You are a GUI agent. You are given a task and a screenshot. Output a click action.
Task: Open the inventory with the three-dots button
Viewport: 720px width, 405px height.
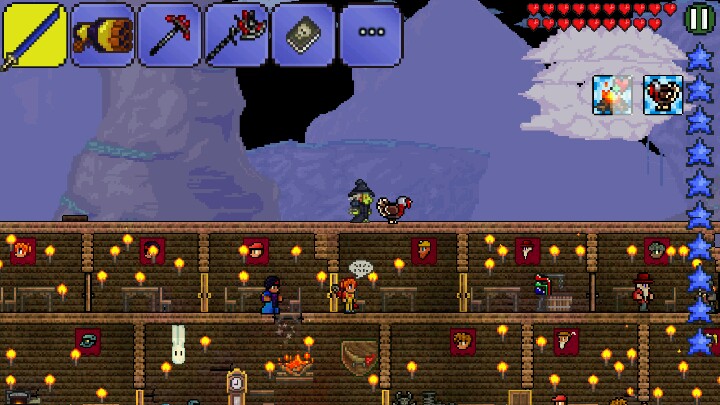click(x=371, y=34)
